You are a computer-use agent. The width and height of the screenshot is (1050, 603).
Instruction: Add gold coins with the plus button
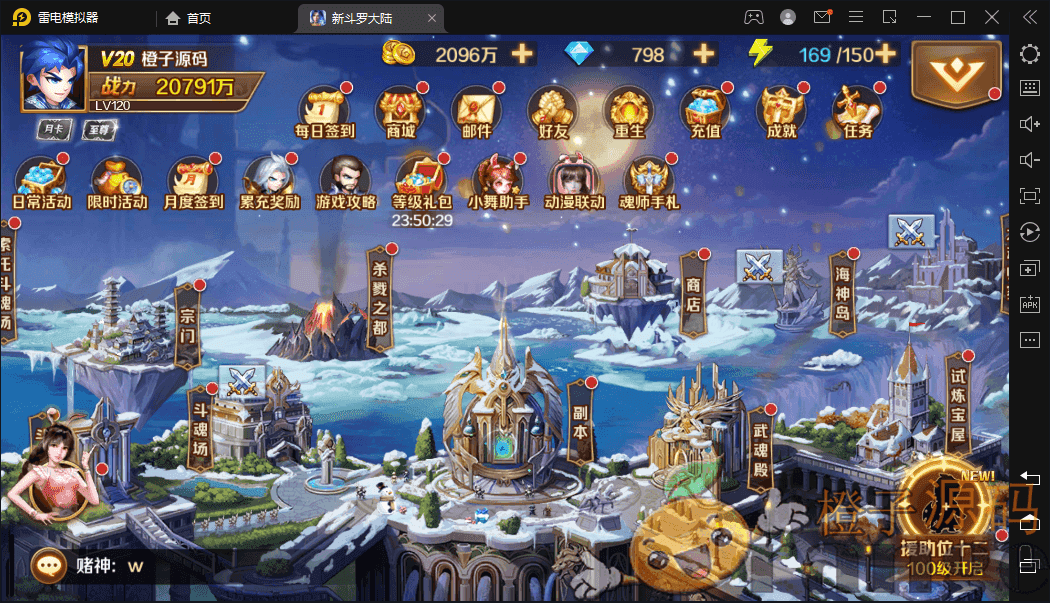coord(522,54)
